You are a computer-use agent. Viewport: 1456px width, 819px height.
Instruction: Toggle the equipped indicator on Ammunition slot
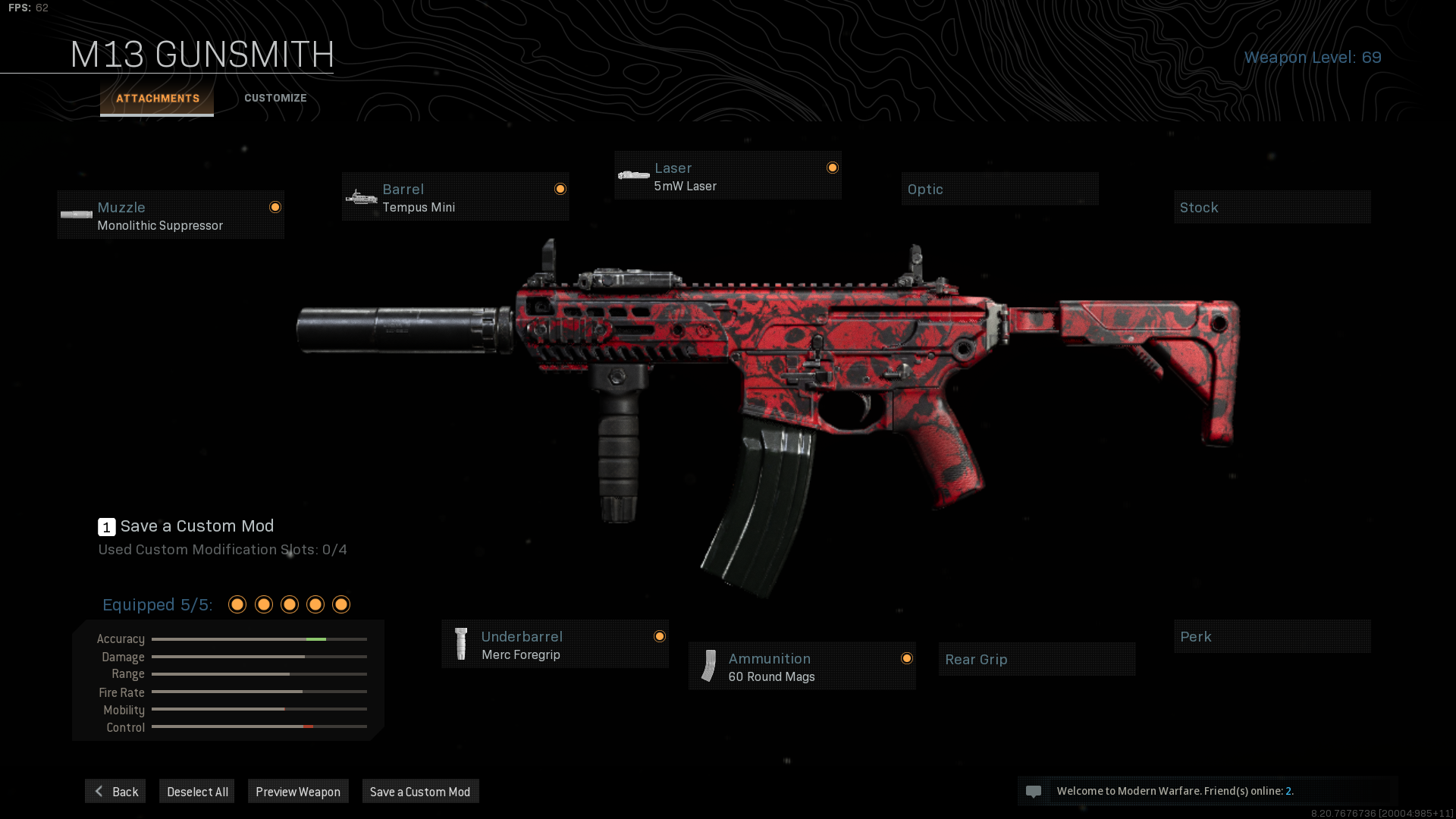(907, 658)
